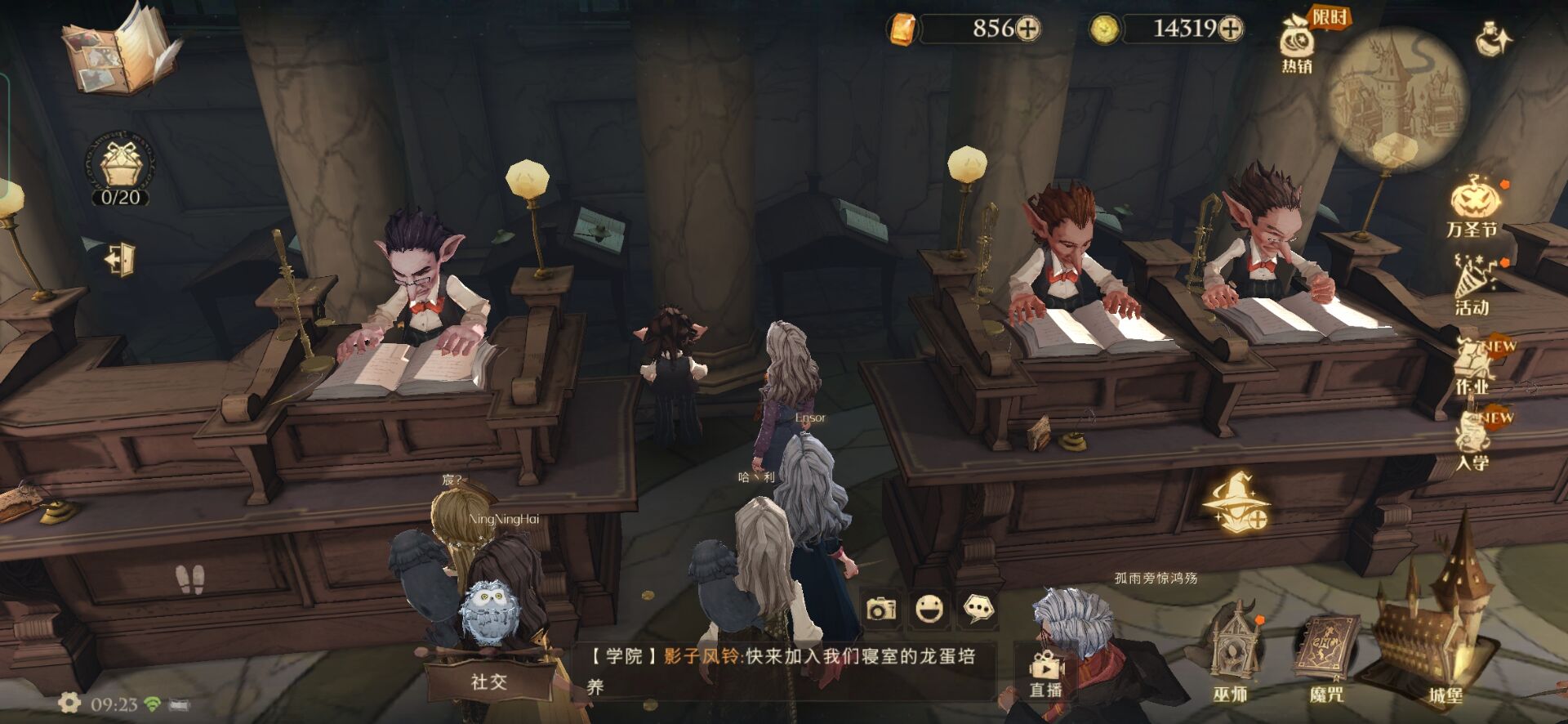Open the 社交 social menu
This screenshot has height=724, width=1568.
pyautogui.click(x=488, y=681)
